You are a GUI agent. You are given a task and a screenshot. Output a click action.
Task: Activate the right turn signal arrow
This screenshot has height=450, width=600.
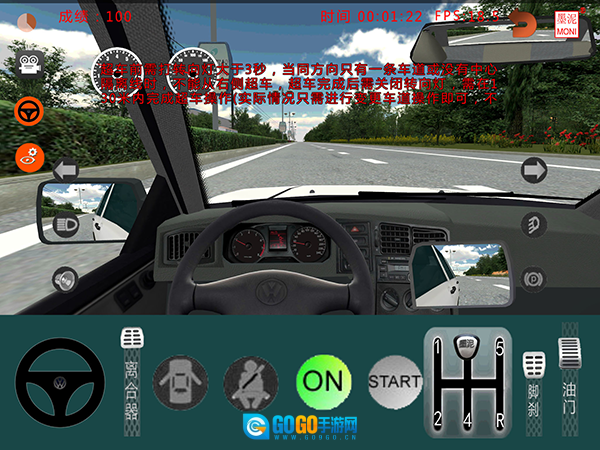click(534, 169)
